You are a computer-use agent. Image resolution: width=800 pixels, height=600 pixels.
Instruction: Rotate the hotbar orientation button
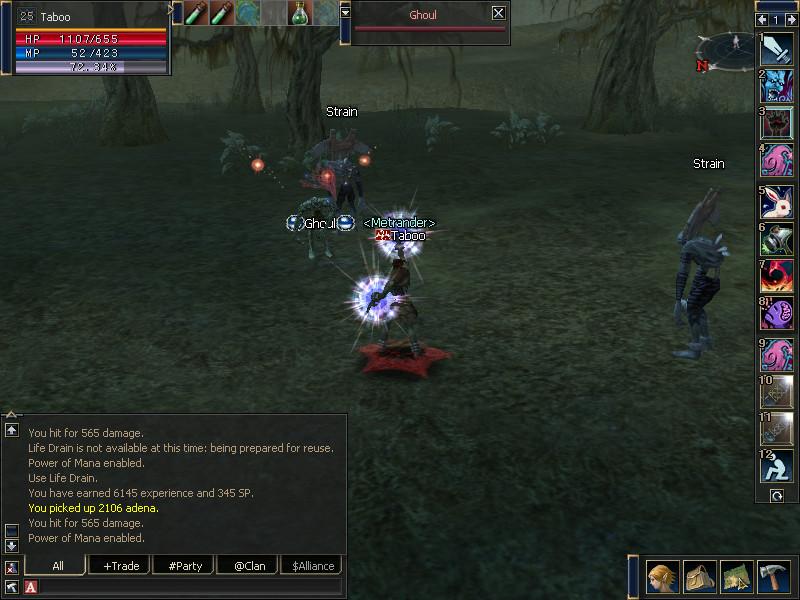[x=776, y=495]
